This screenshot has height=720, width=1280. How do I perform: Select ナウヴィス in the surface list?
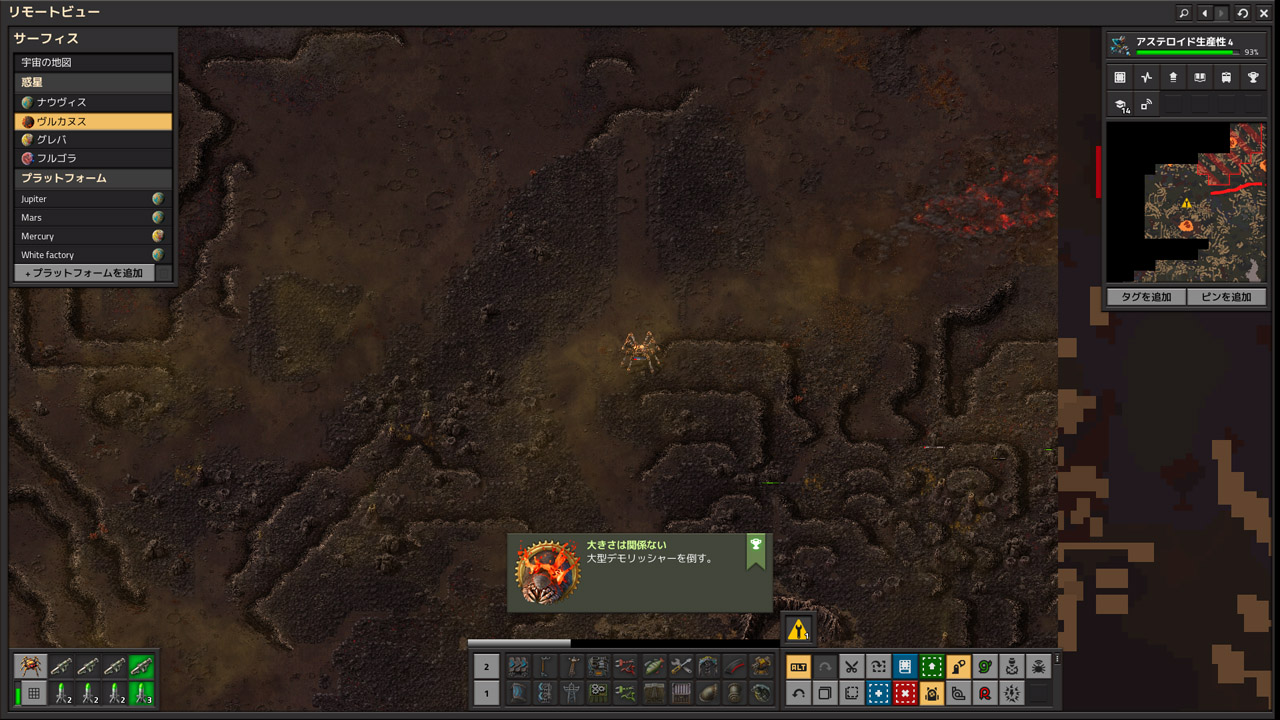pos(93,102)
